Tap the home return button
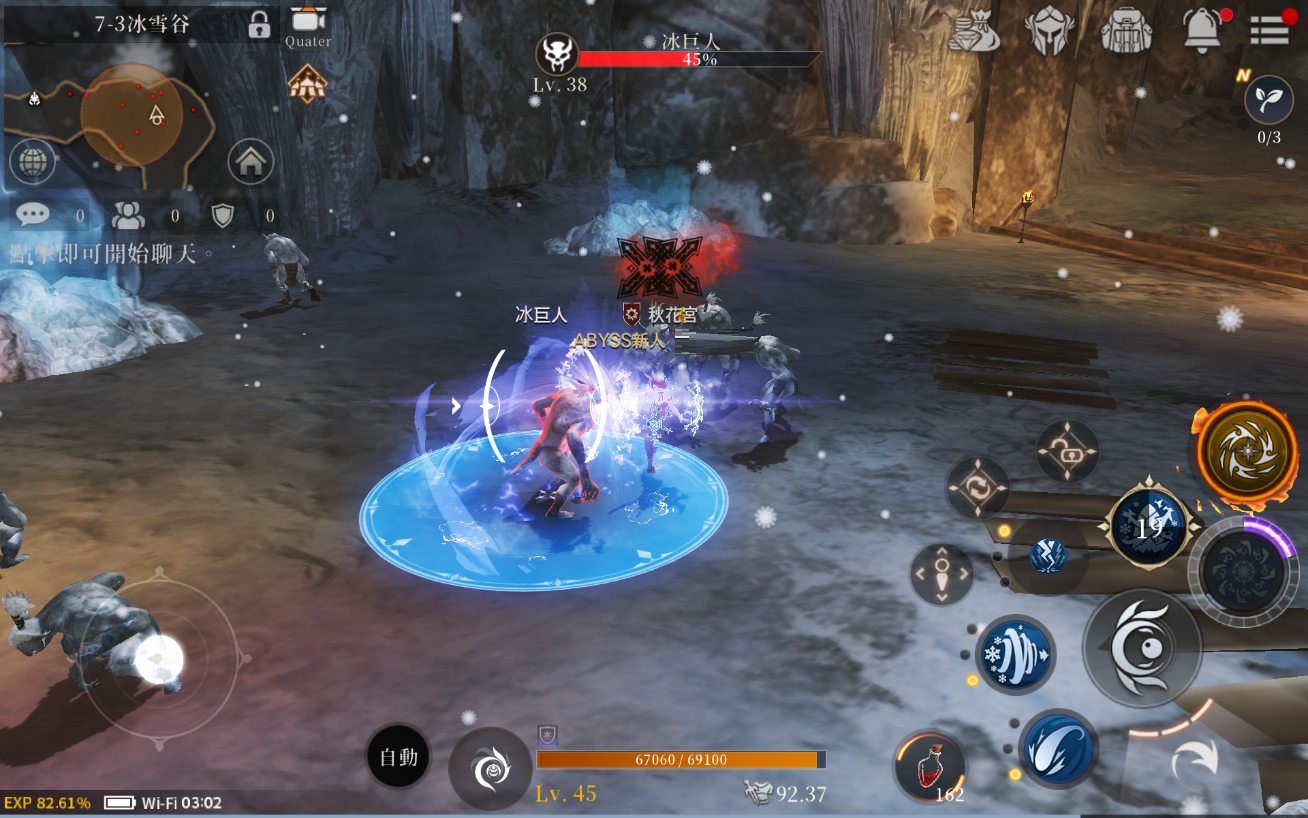The height and width of the screenshot is (818, 1308). [250, 160]
